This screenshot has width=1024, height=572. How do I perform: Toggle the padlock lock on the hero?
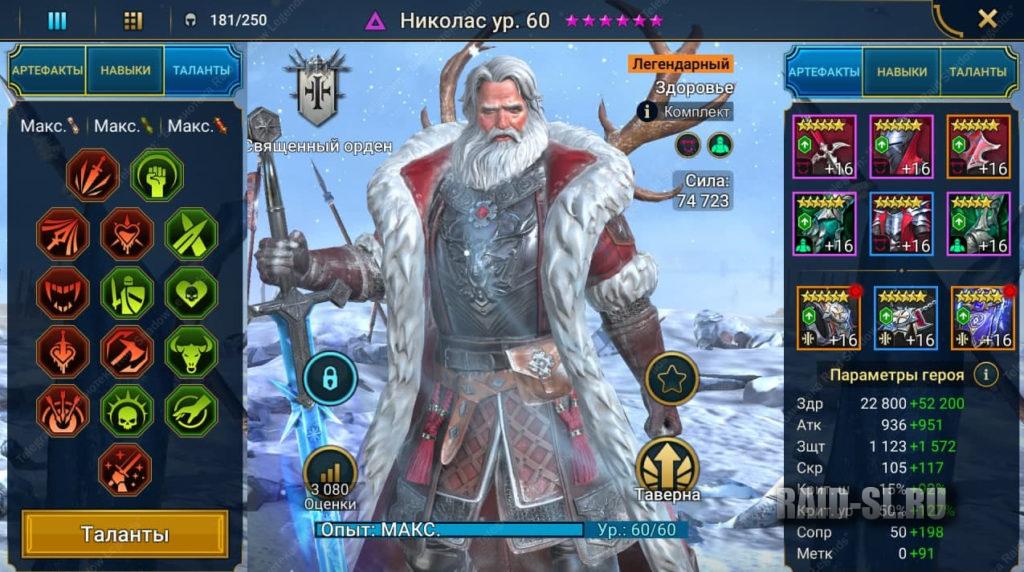[330, 377]
